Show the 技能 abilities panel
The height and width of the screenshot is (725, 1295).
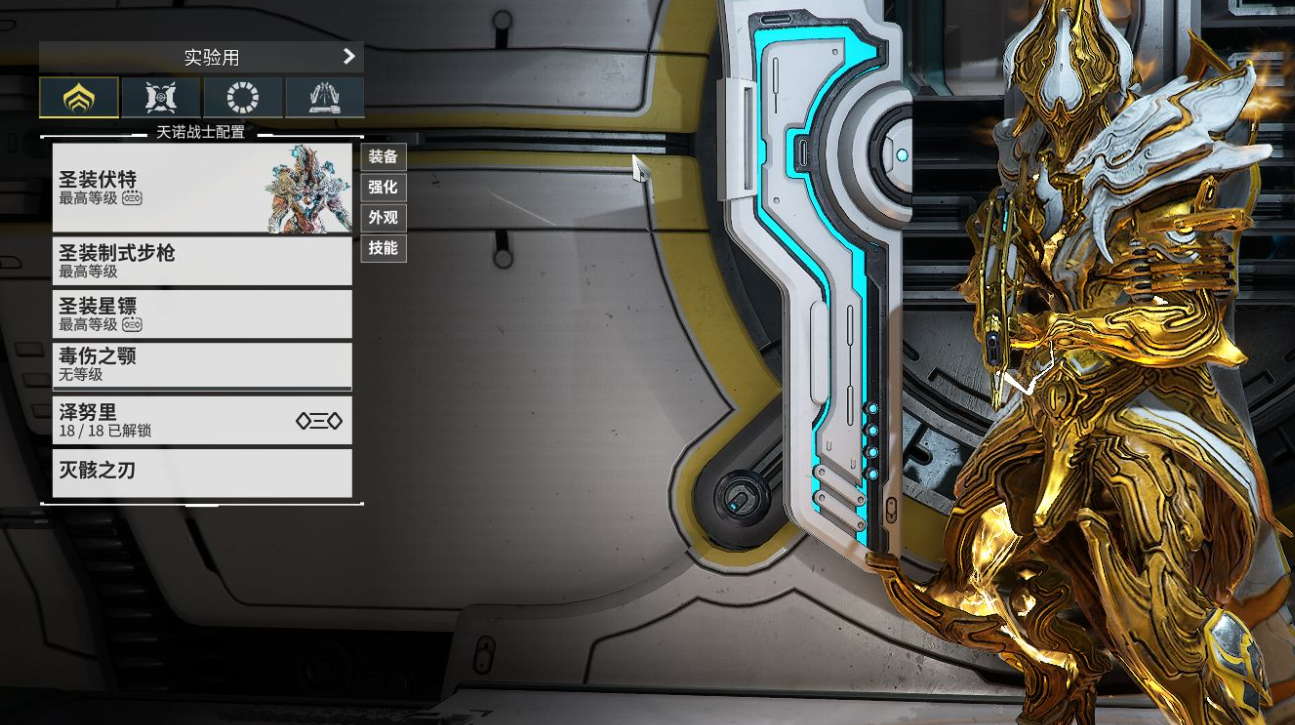(383, 247)
